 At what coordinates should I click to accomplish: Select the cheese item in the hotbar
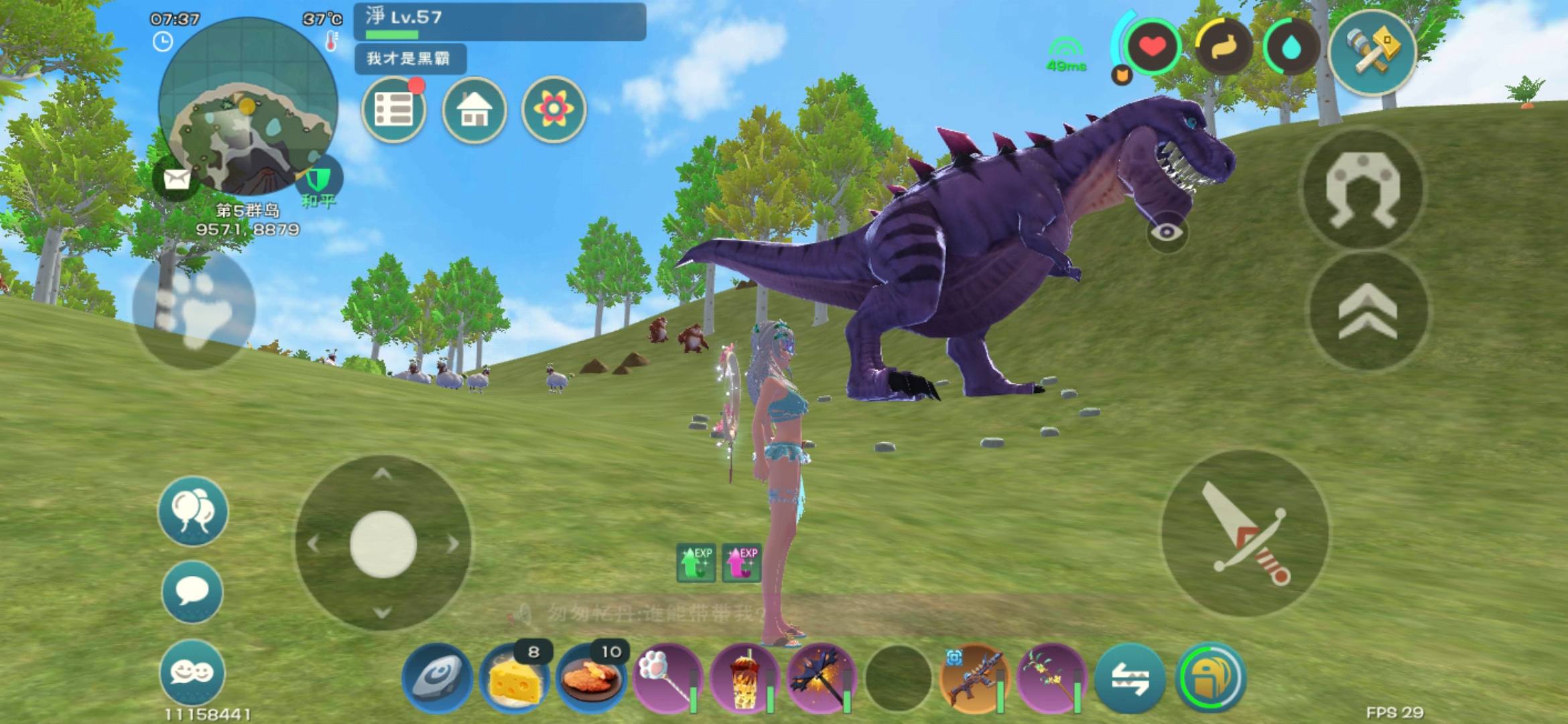(515, 678)
